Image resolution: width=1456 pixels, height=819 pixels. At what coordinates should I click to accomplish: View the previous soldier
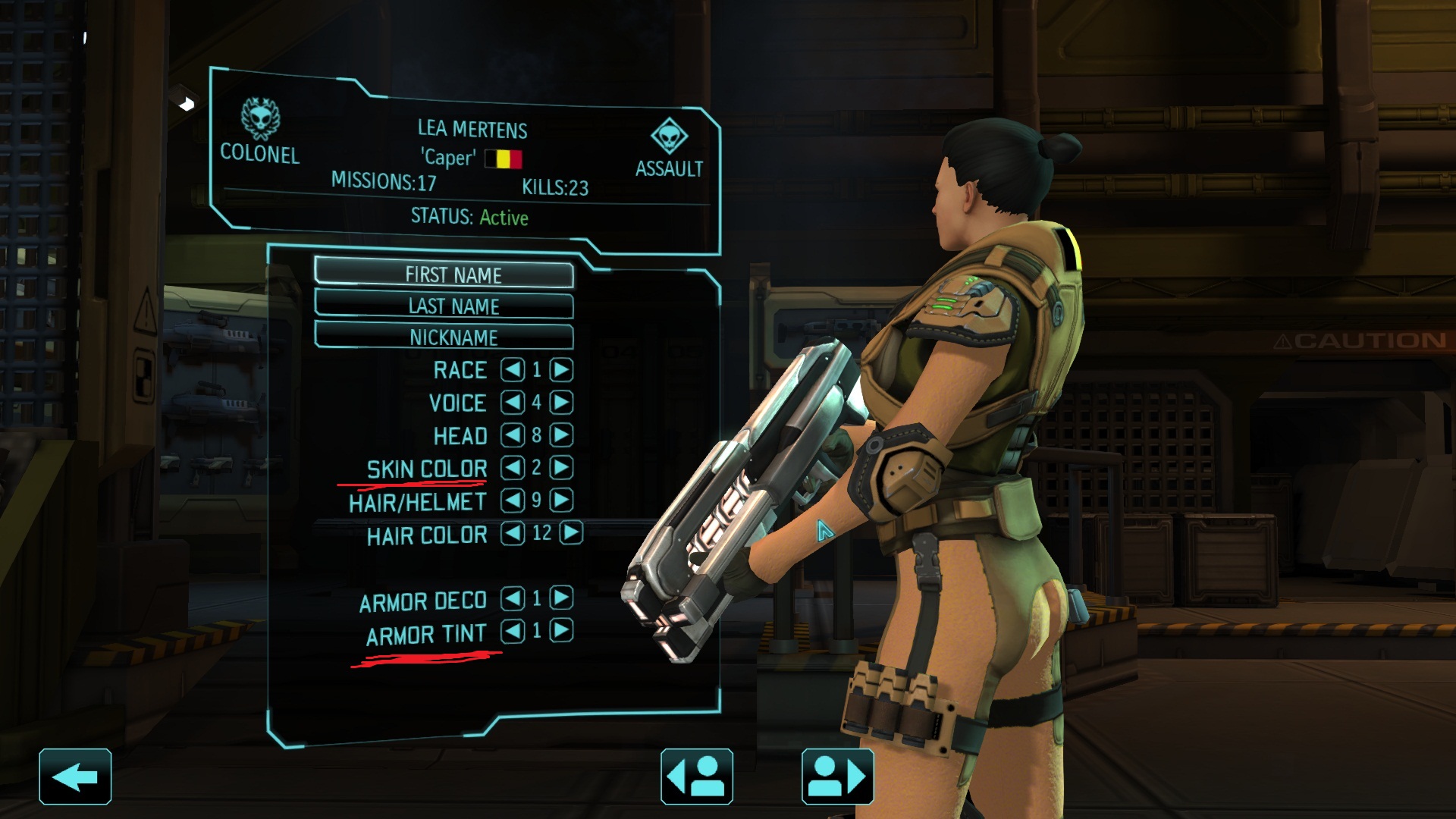[x=696, y=777]
